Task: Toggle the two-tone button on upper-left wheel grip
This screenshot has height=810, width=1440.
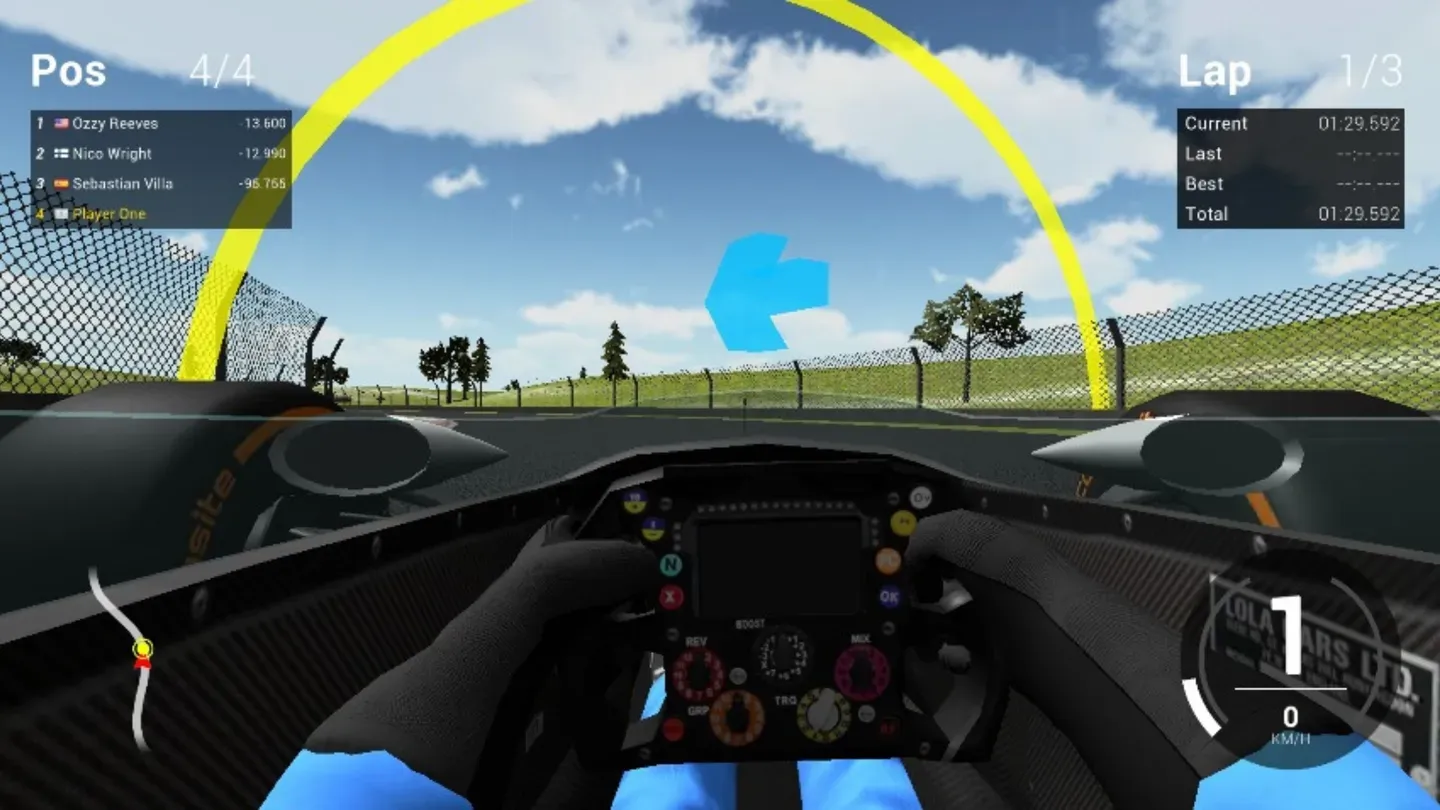Action: (635, 500)
